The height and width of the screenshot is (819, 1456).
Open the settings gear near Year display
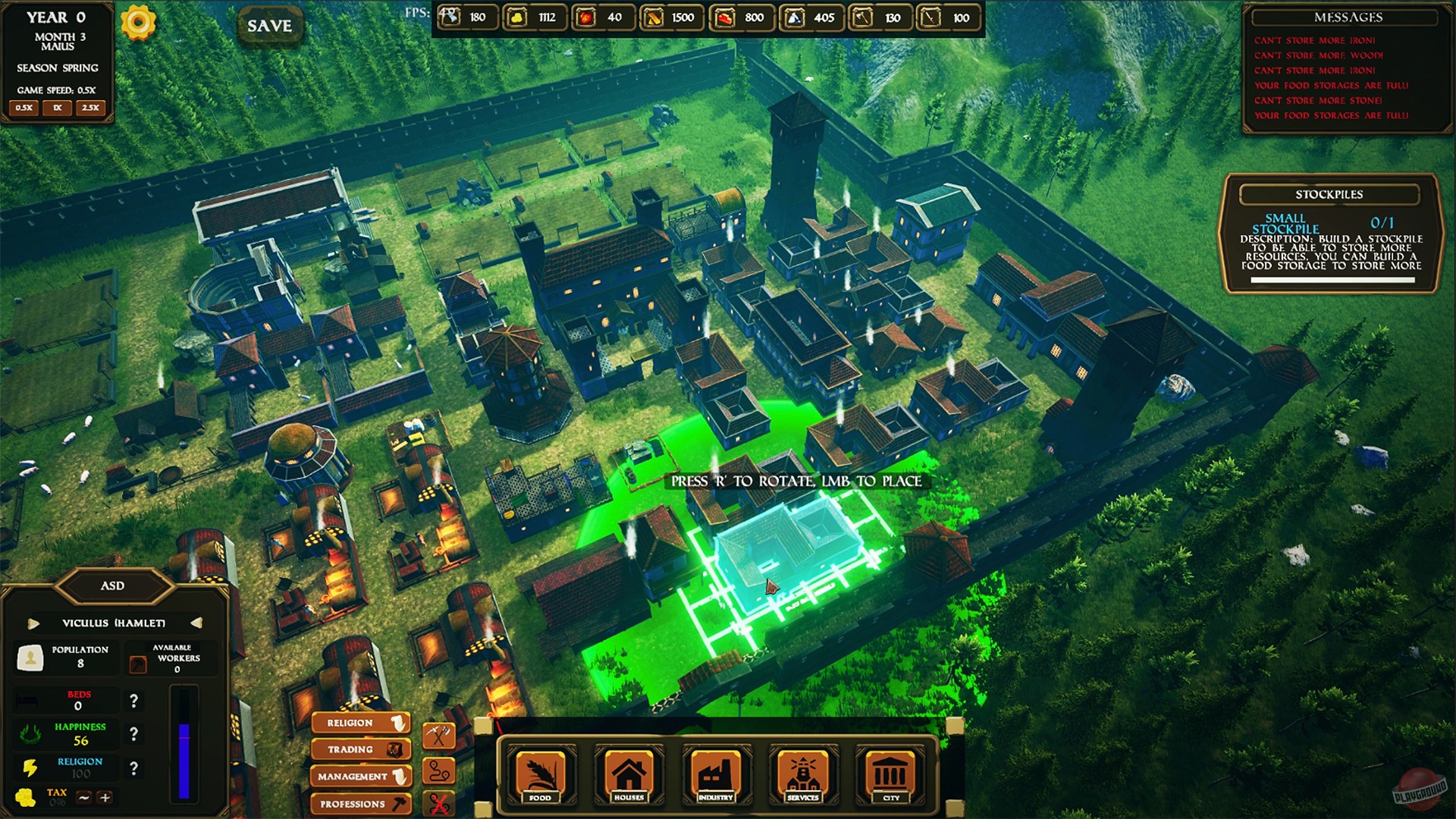(x=138, y=24)
